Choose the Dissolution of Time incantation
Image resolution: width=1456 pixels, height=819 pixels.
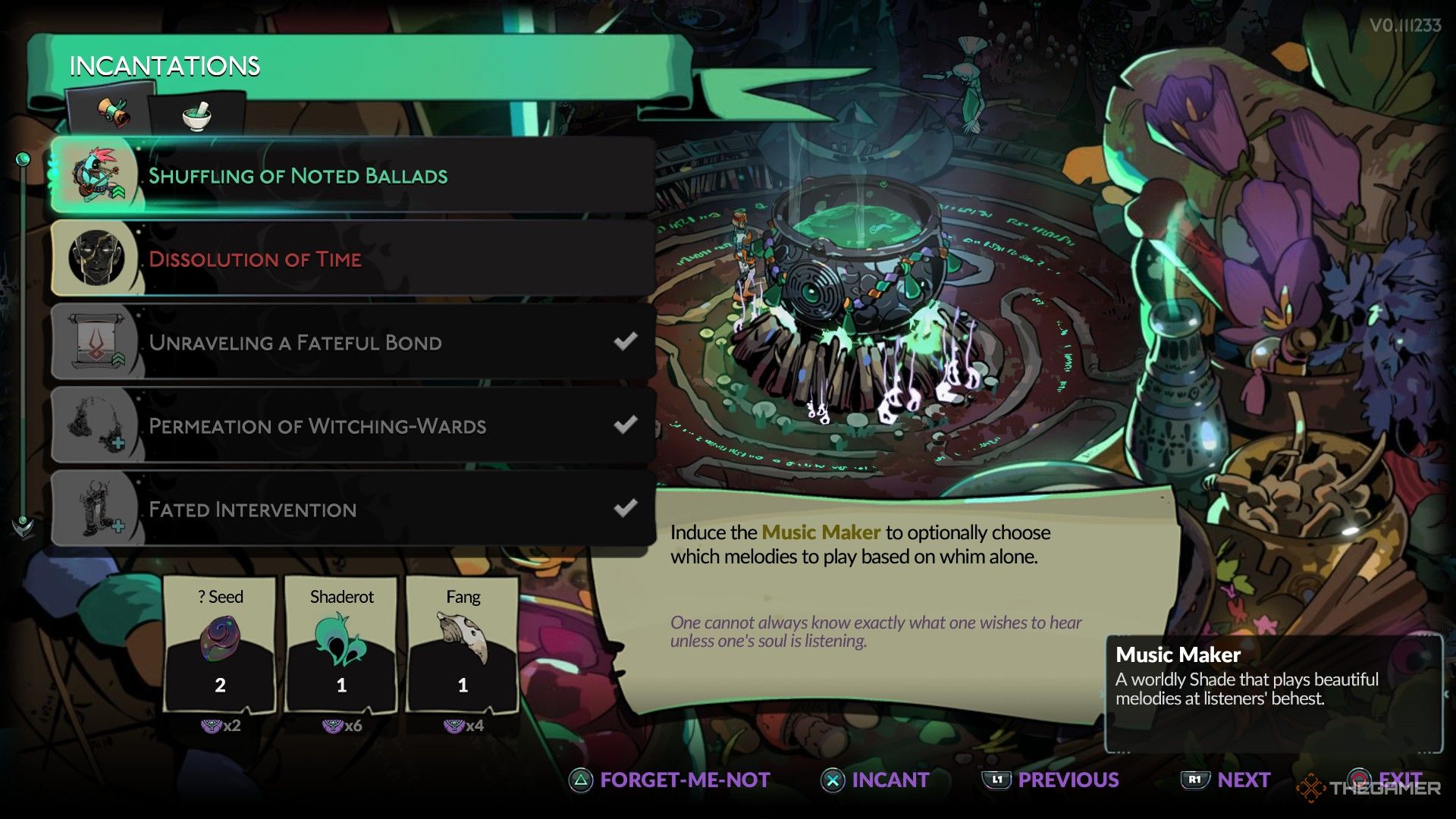pos(353,259)
